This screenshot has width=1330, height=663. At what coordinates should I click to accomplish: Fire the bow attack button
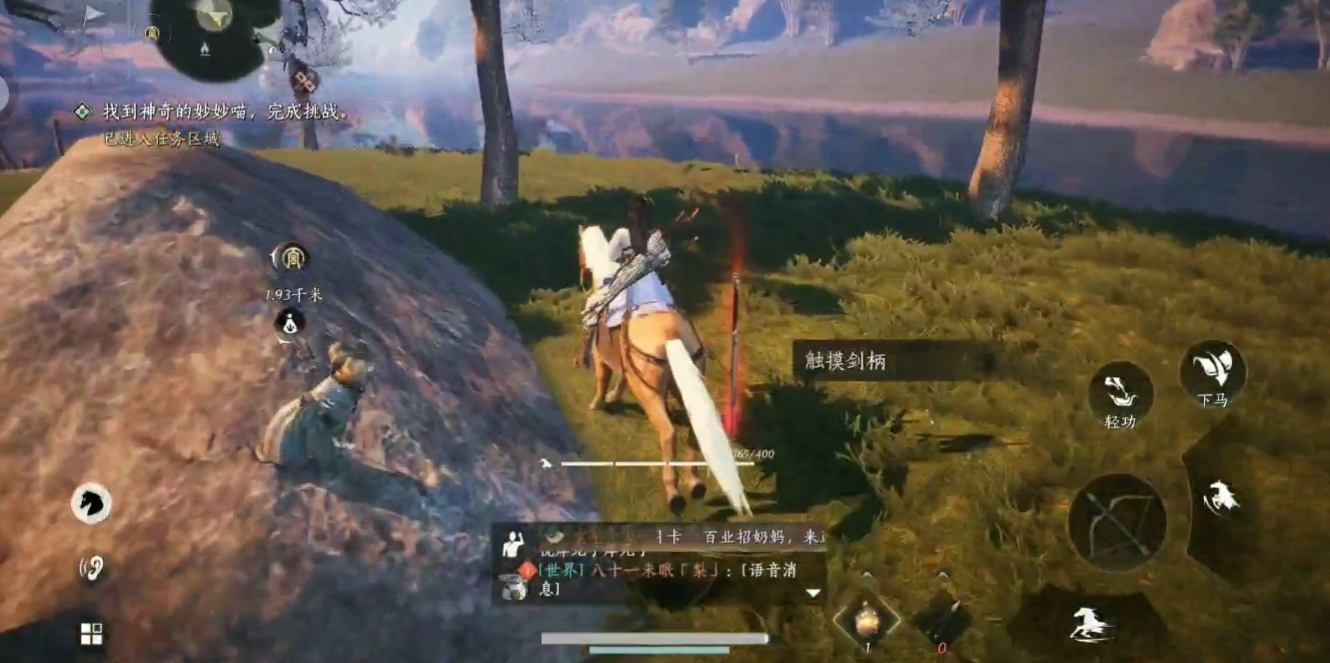coord(1117,522)
